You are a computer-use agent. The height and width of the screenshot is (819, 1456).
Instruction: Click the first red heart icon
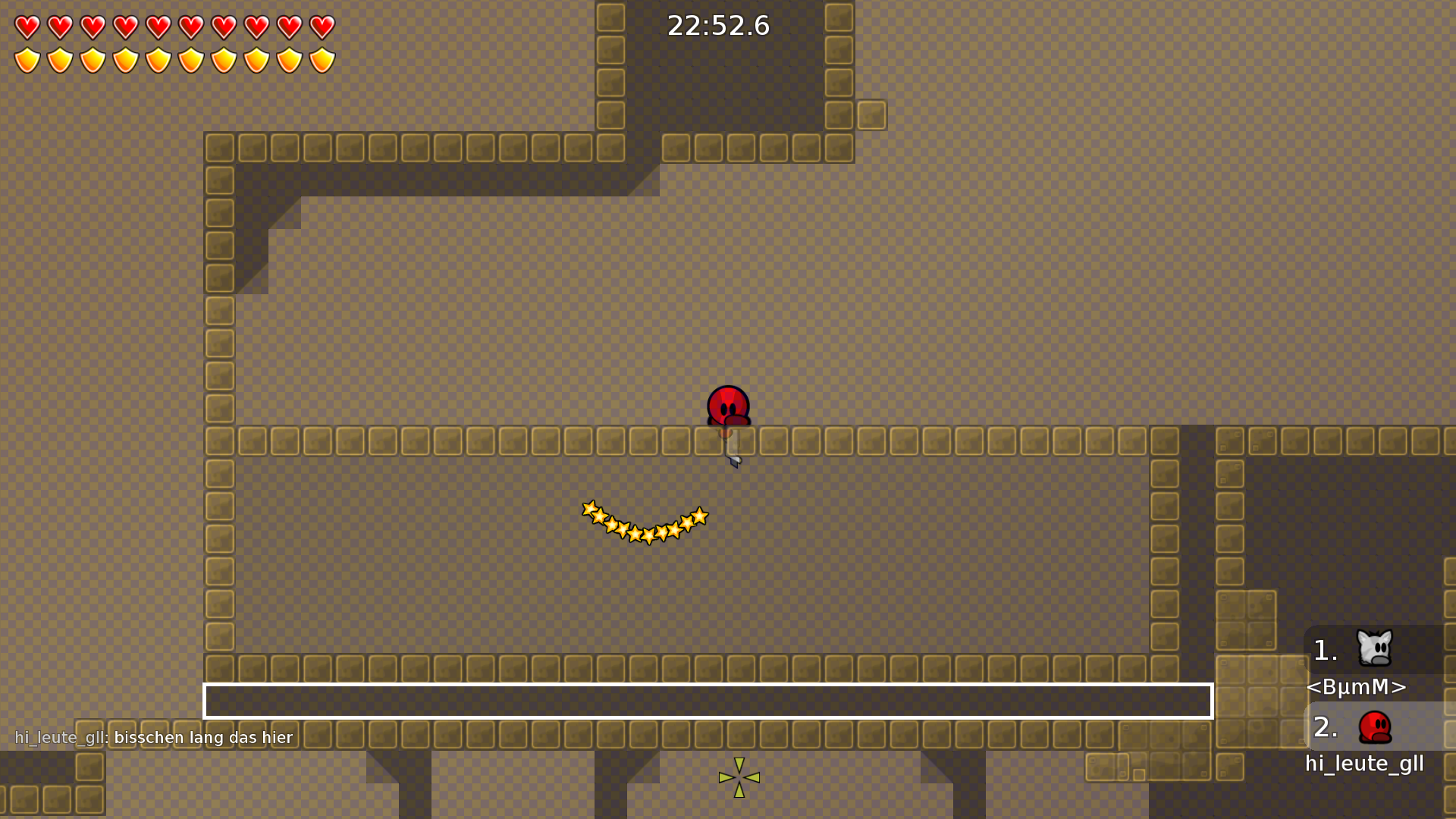coord(26,26)
